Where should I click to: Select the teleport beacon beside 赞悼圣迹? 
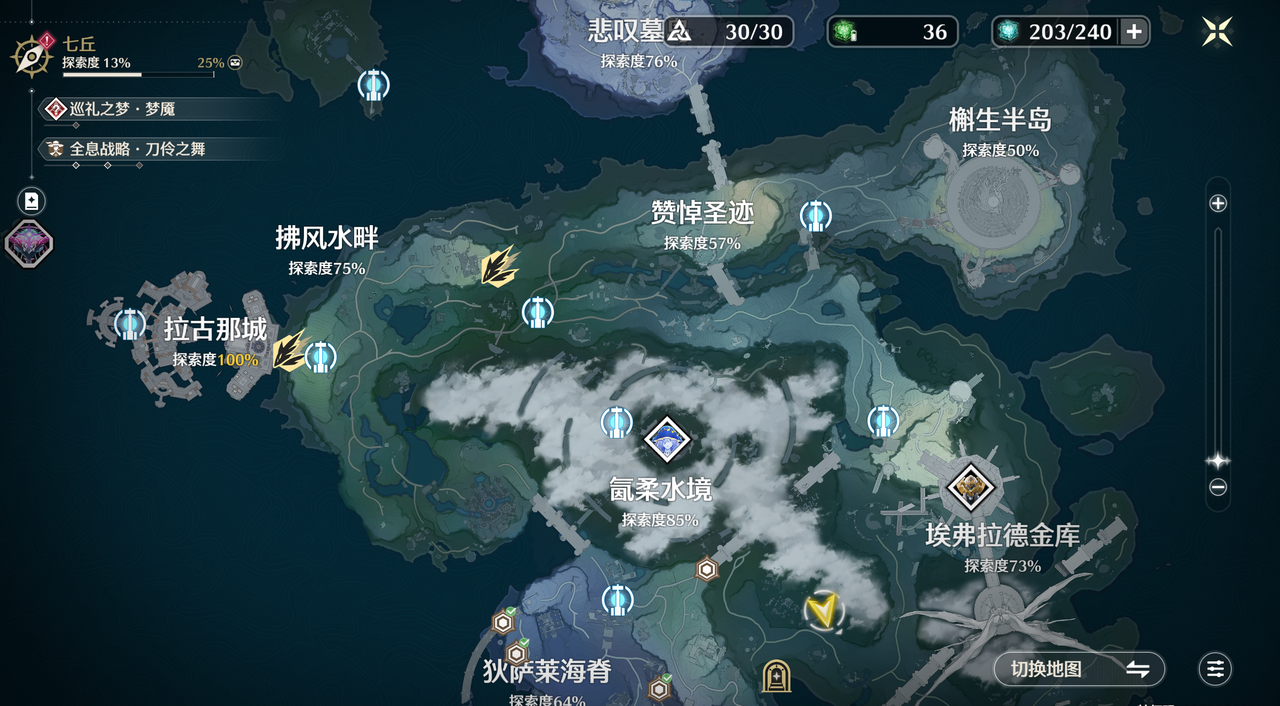pos(815,215)
